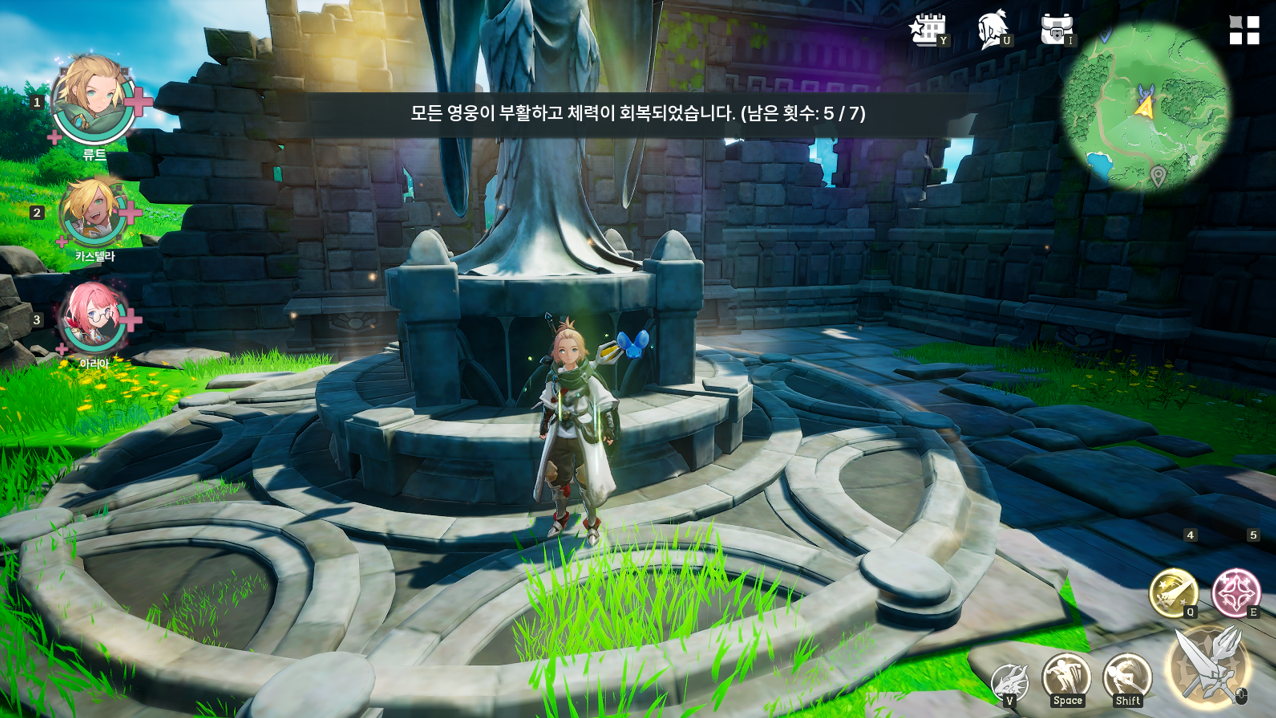Image resolution: width=1276 pixels, height=718 pixels.
Task: Open the star calendar events icon
Action: coord(927,30)
